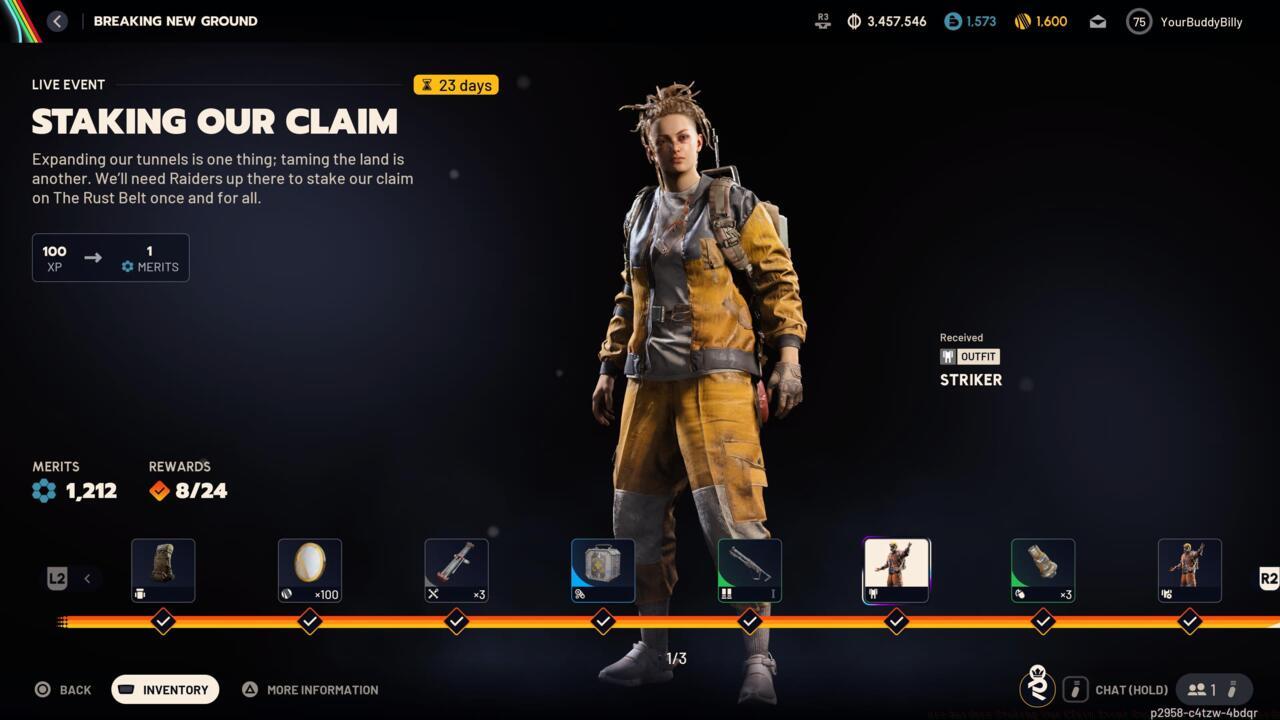Click the checkmark under the Striker outfit reward
Screen dimensions: 1280x720
click(896, 621)
